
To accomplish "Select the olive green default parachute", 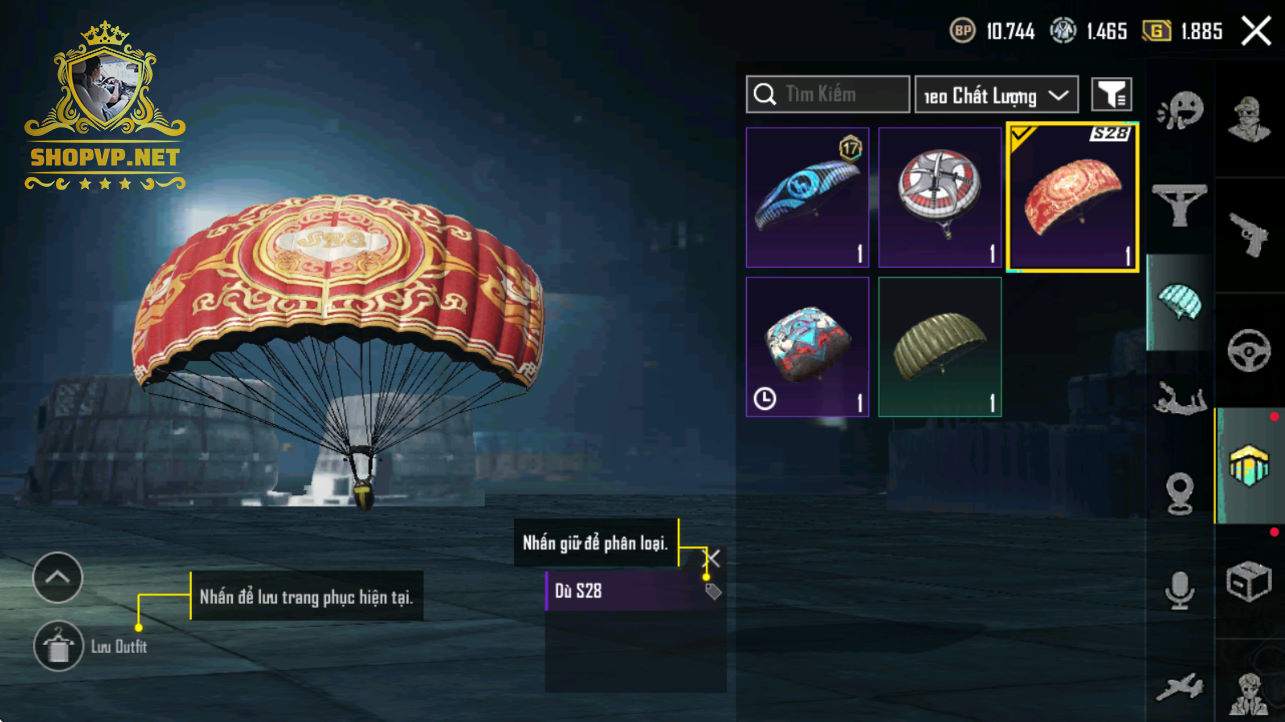I will pos(940,346).
